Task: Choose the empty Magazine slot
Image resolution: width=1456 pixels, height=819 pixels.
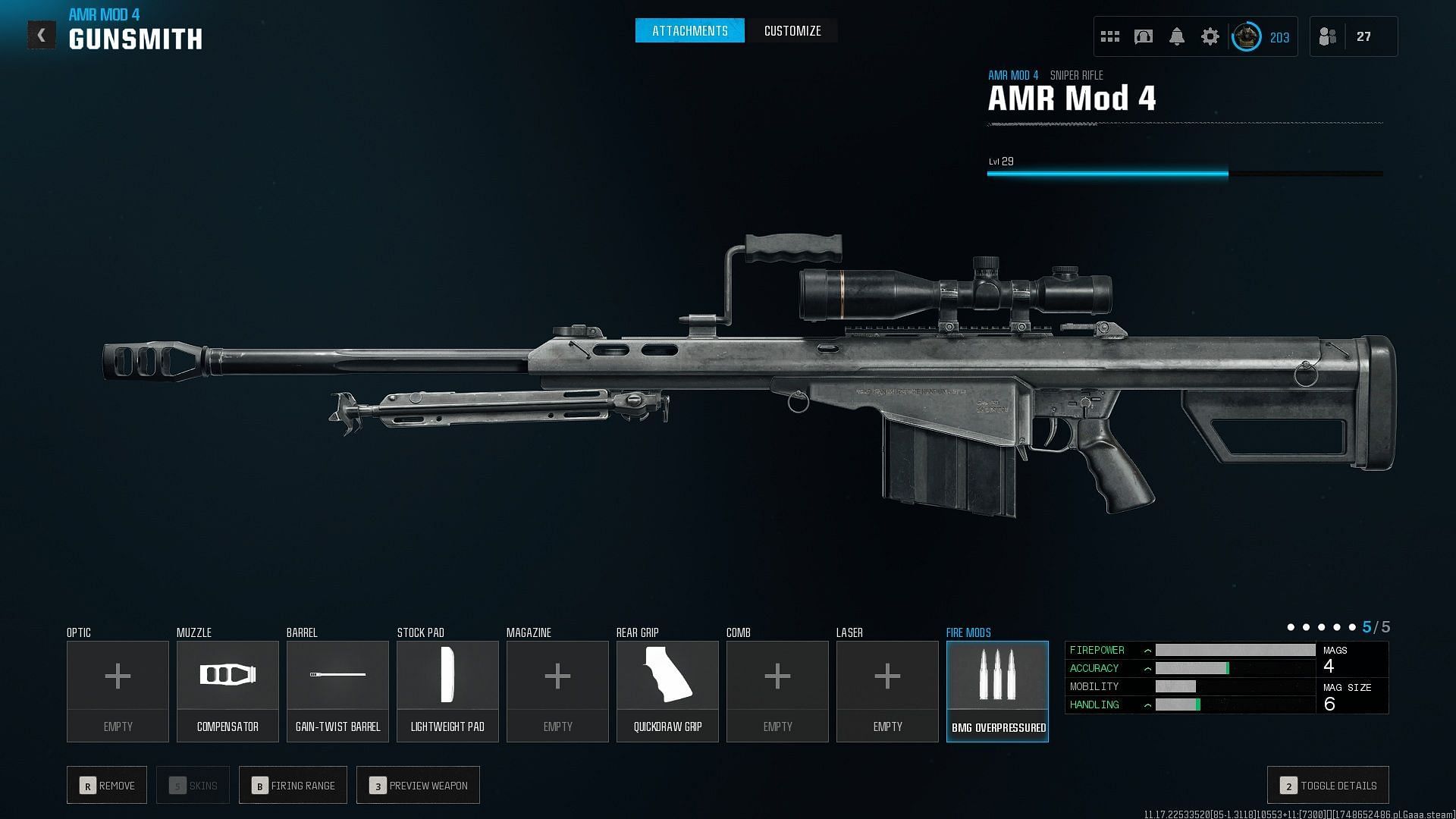Action: click(557, 691)
